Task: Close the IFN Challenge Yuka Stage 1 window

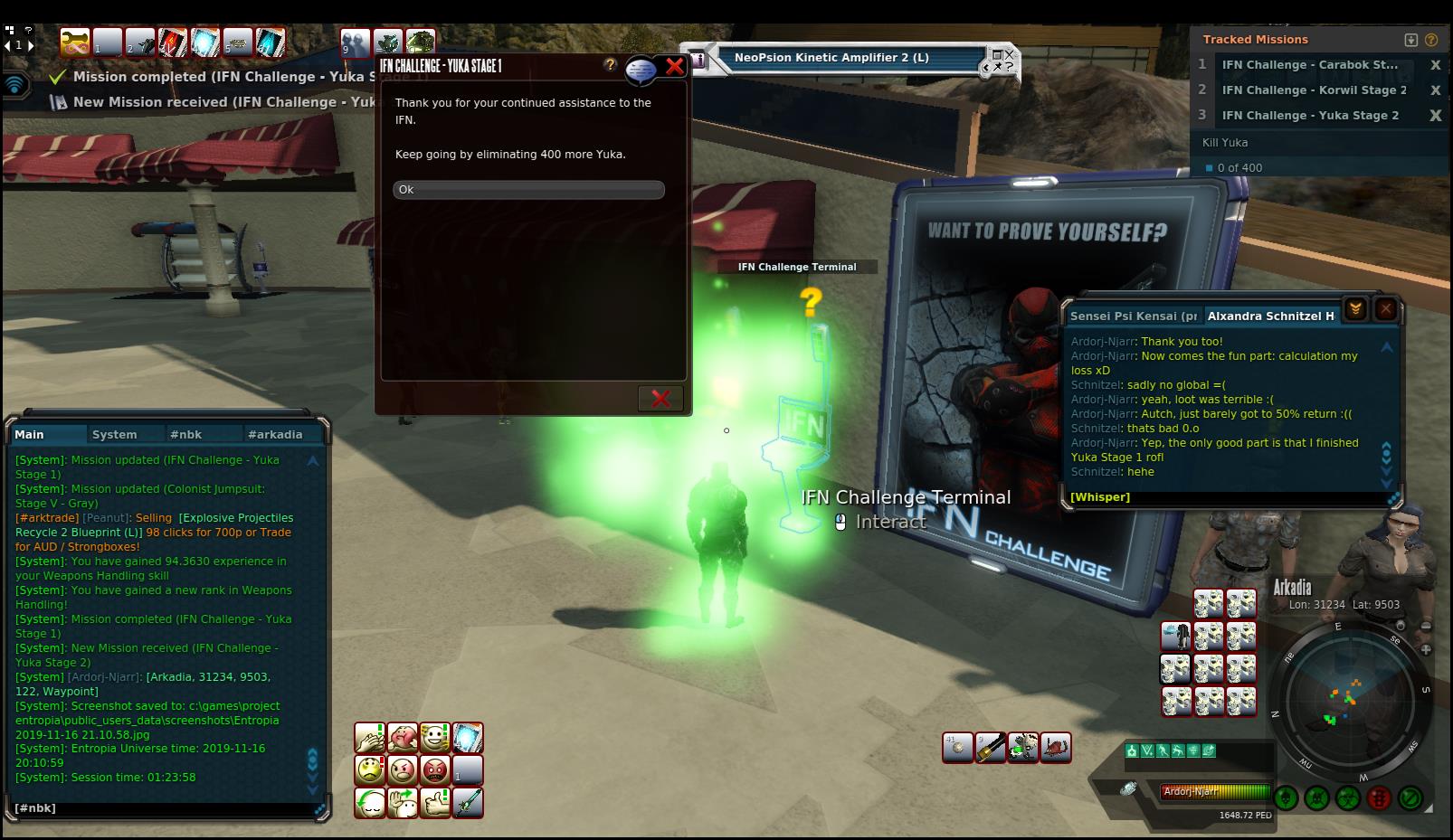Action: pyautogui.click(x=674, y=66)
